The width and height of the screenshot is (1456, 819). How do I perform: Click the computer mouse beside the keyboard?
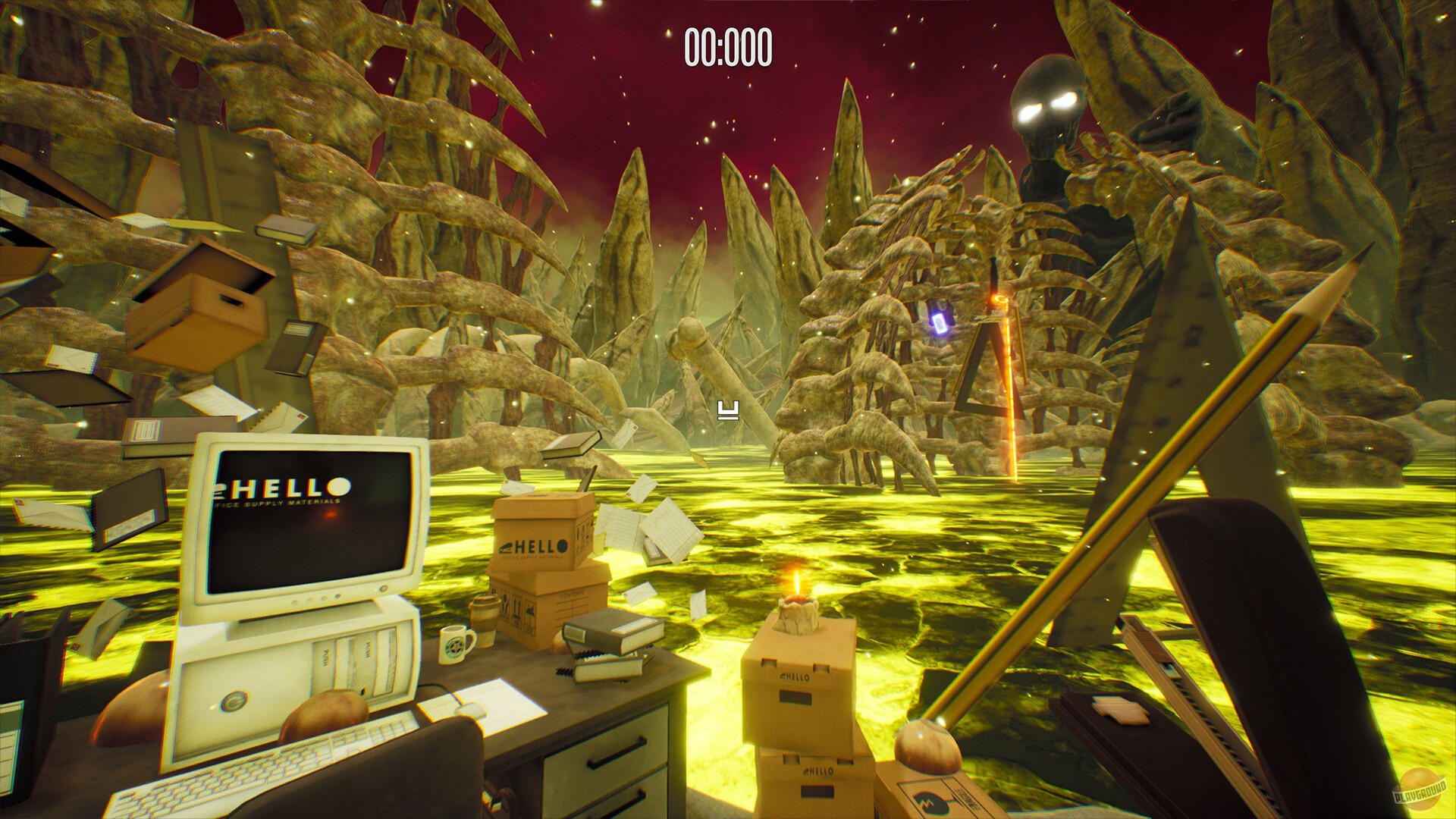click(x=470, y=711)
